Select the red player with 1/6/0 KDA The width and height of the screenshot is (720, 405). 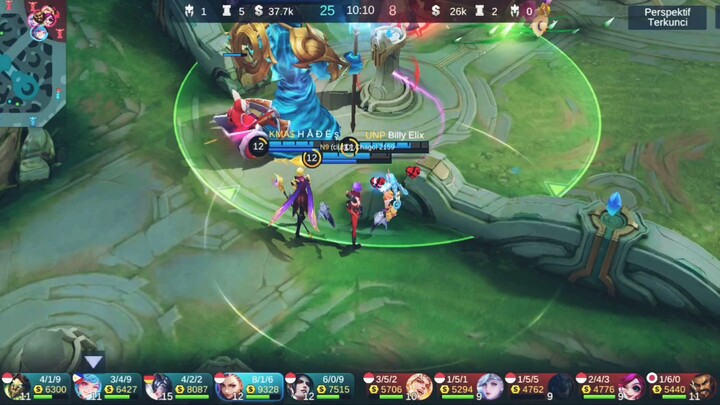click(682, 386)
